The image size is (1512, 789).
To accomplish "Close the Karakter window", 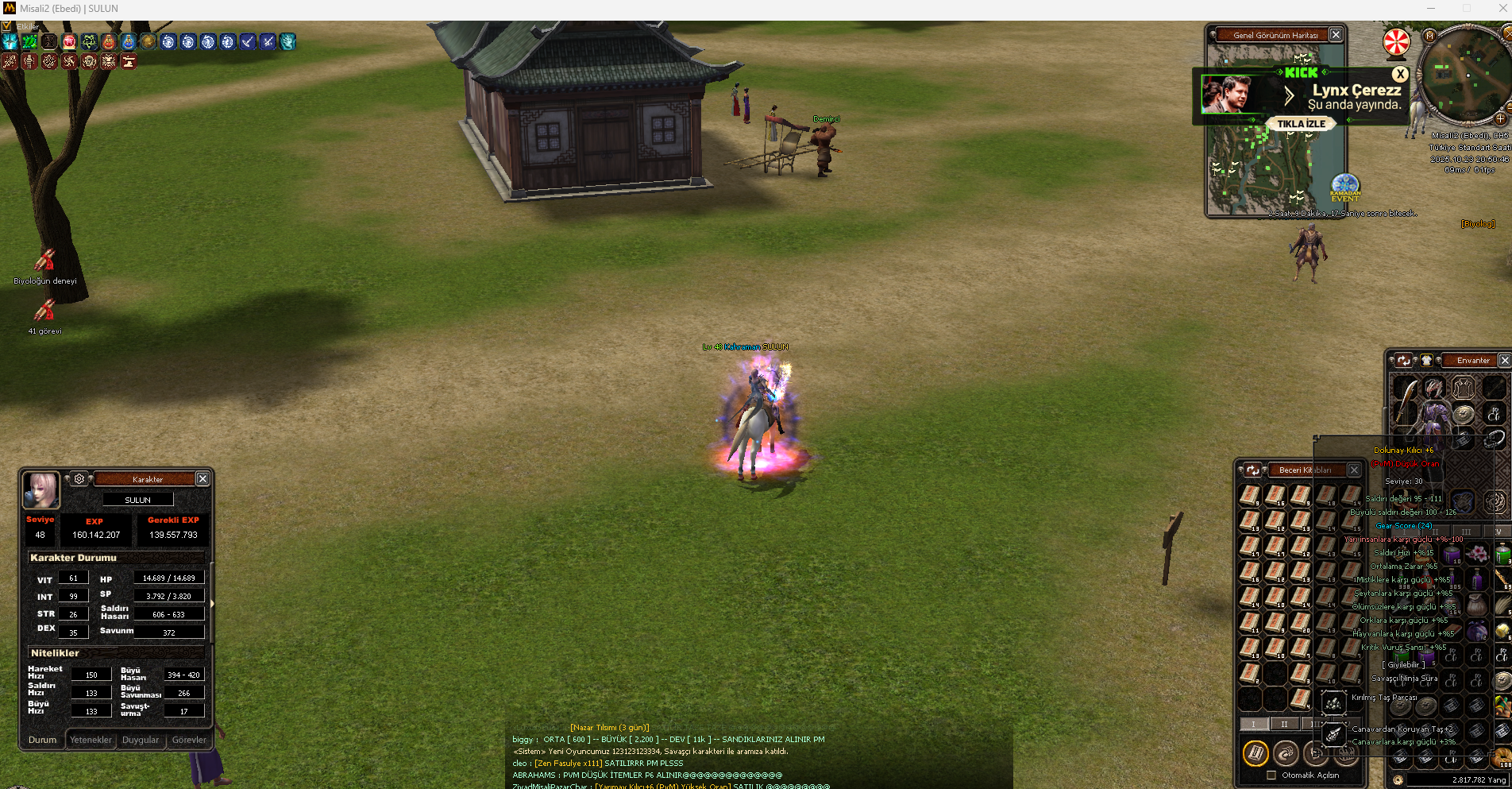I will coord(202,478).
